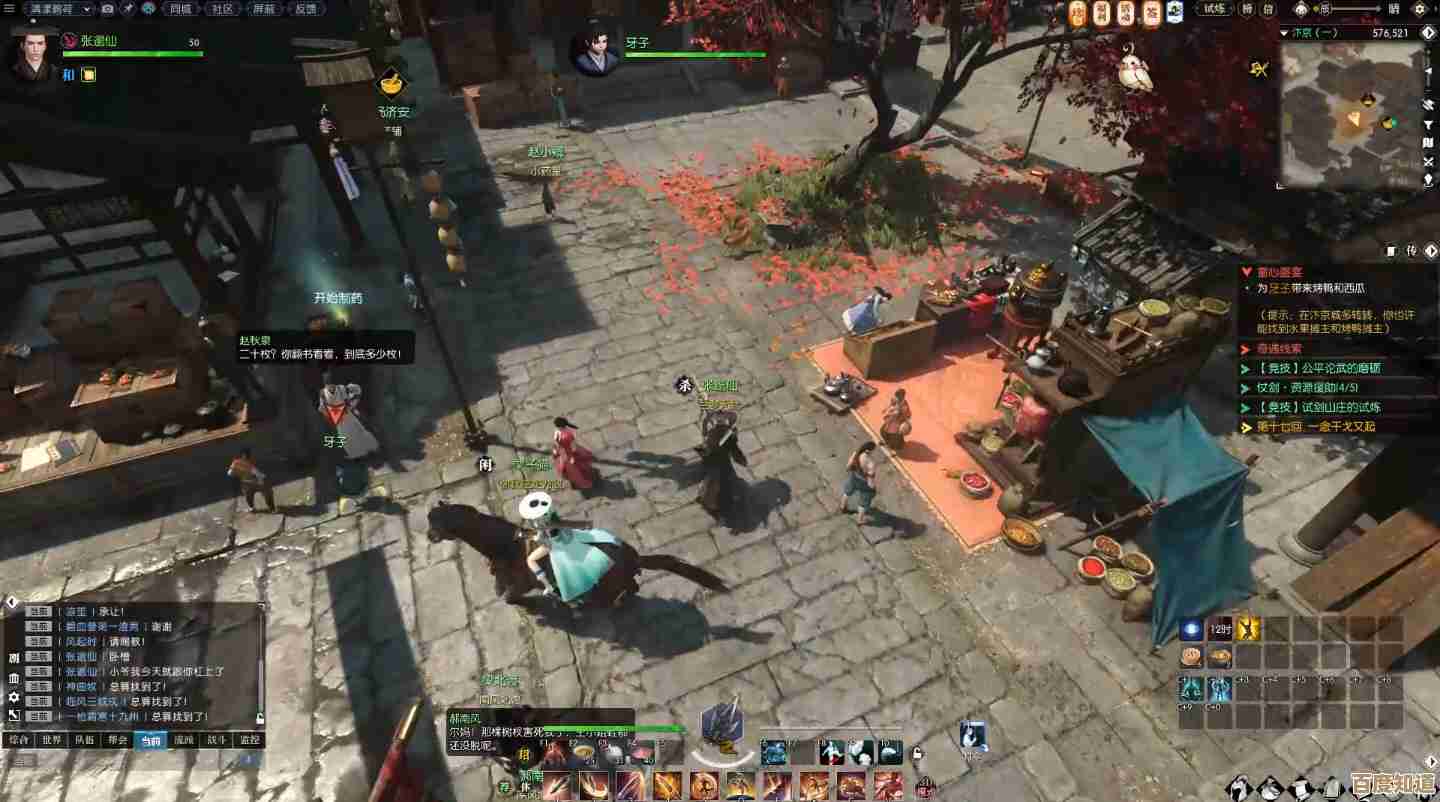The width and height of the screenshot is (1440, 802).
Task: Toggle the chat scroll lock icon
Action: coord(260,718)
